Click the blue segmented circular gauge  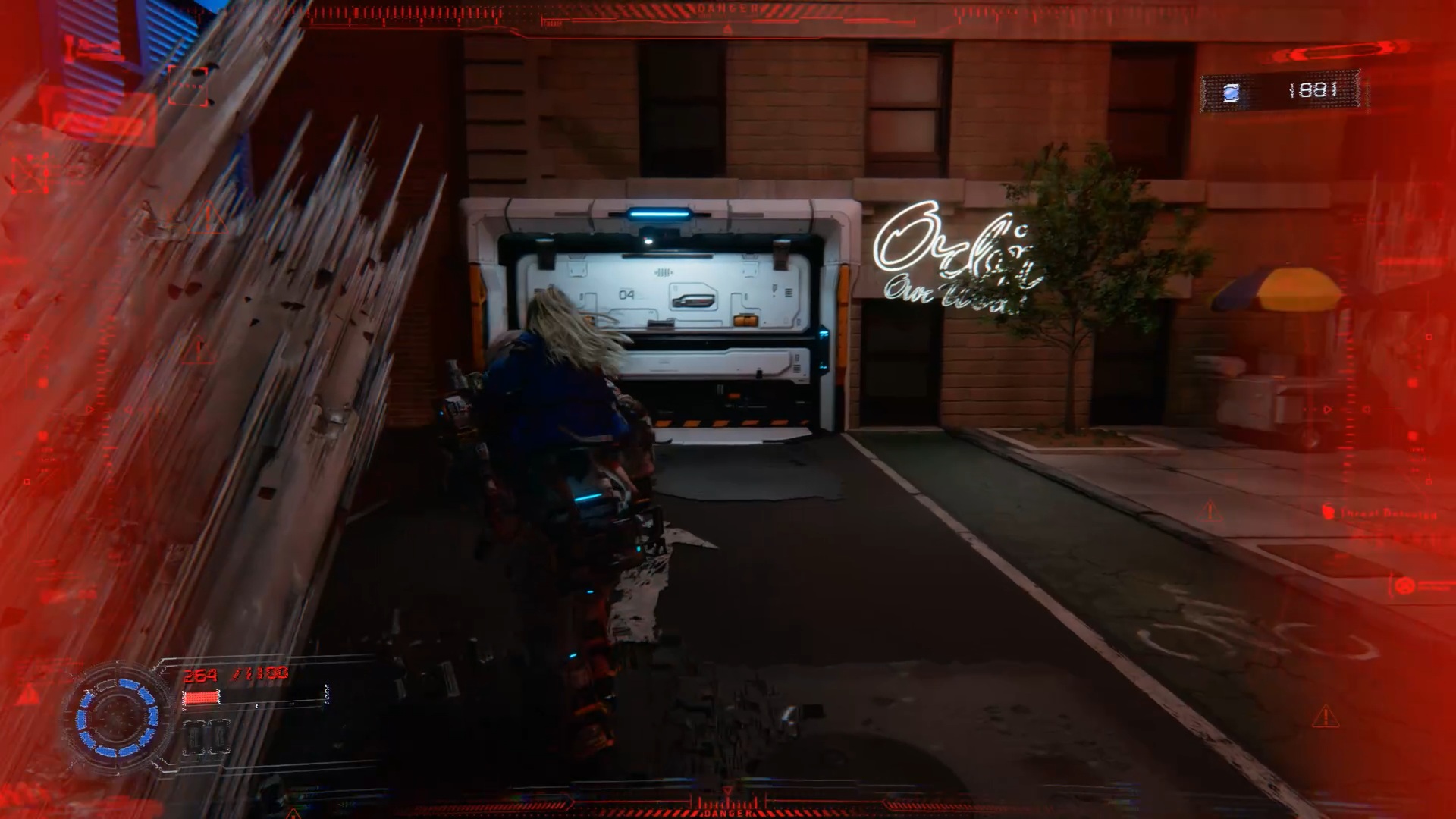coord(118,717)
